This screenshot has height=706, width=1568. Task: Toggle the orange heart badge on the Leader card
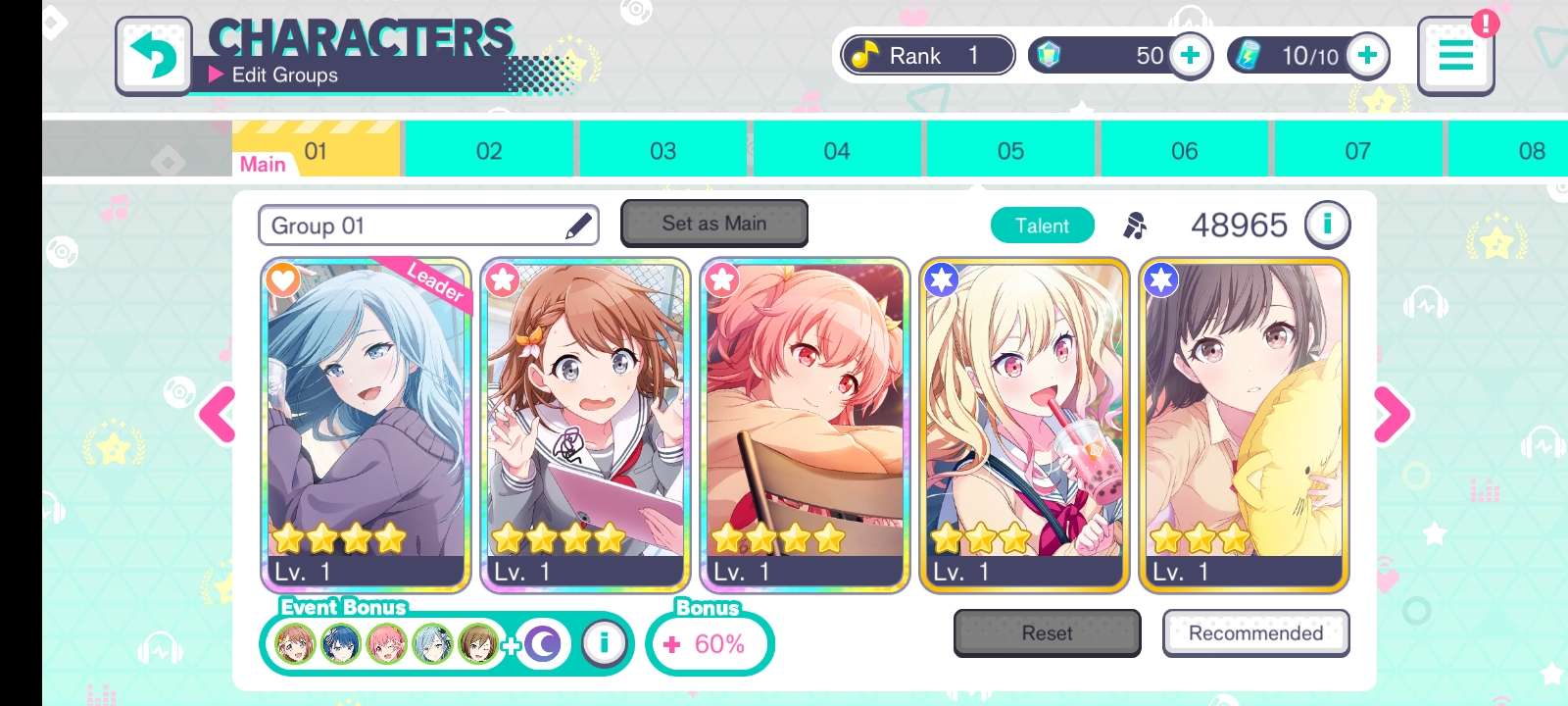coord(281,280)
